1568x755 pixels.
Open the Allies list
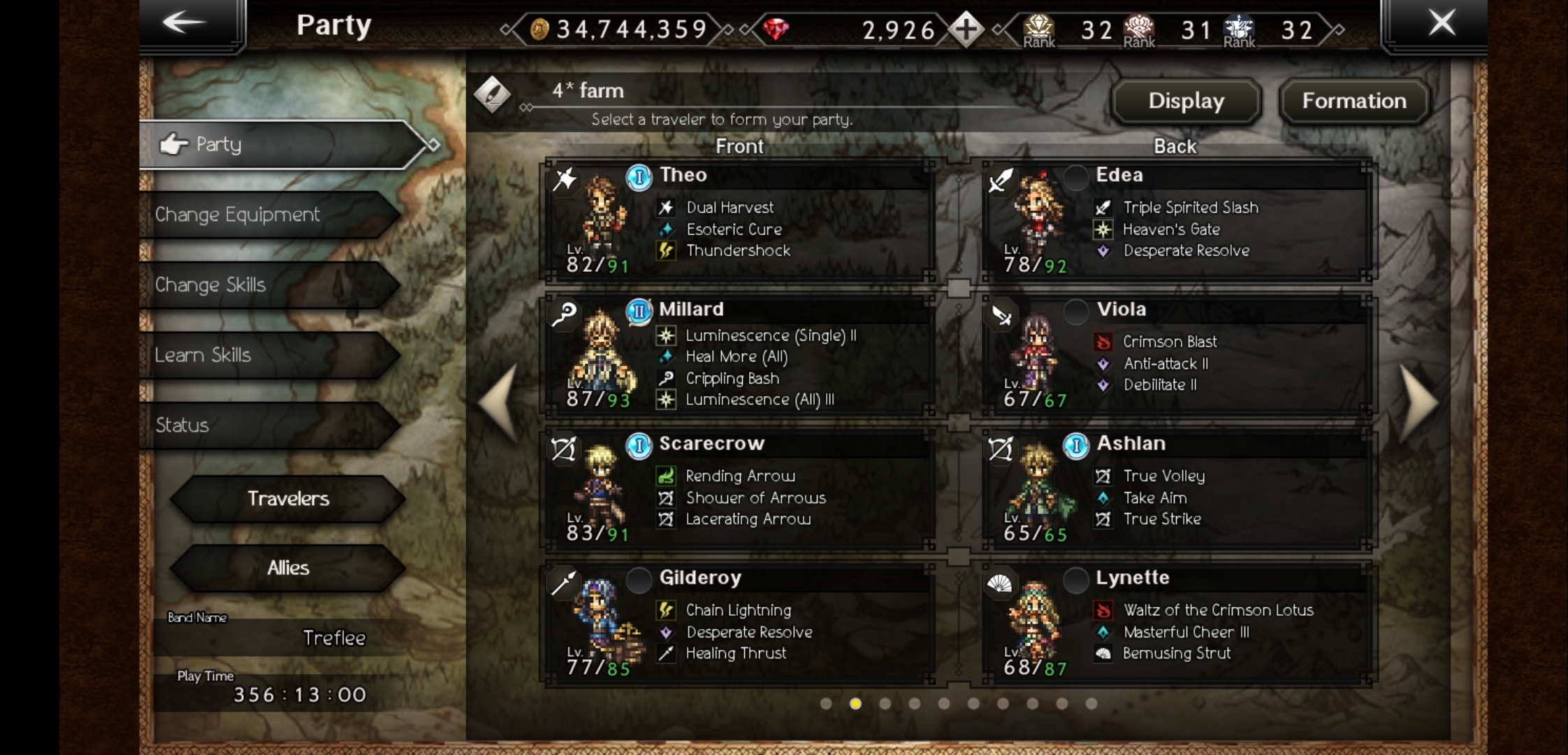click(x=288, y=568)
